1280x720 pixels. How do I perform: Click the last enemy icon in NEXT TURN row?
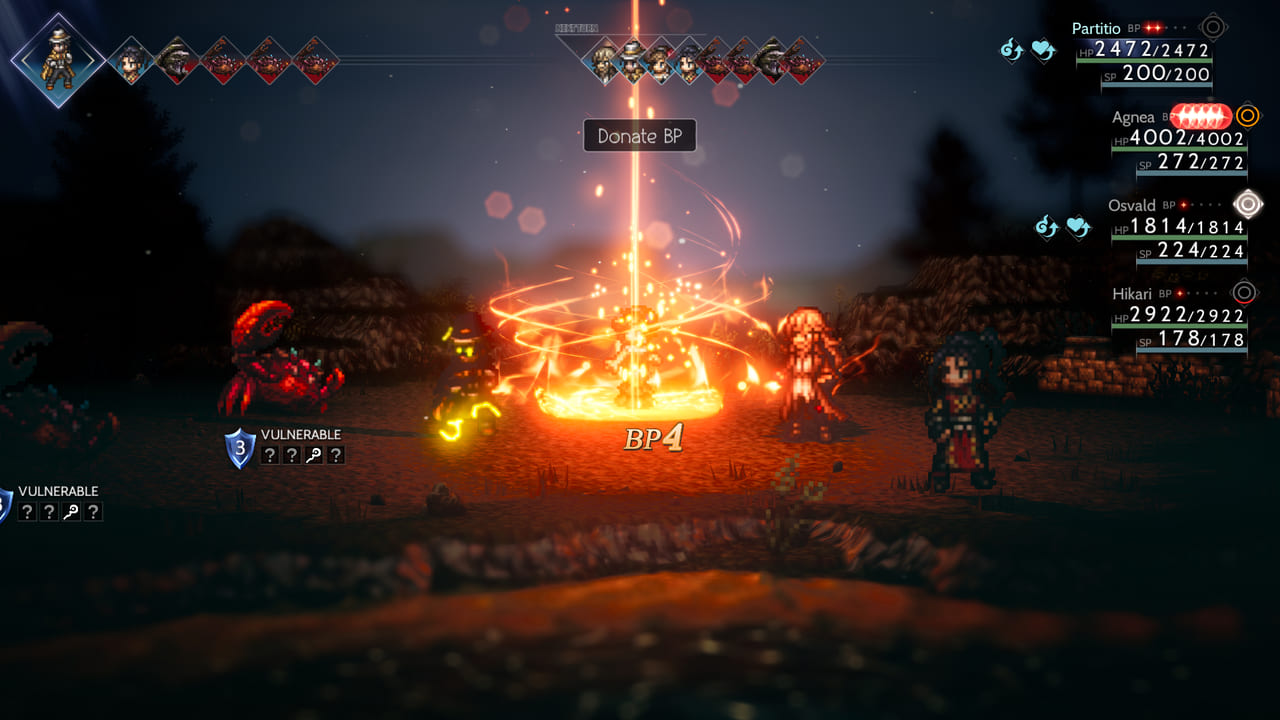pos(804,62)
